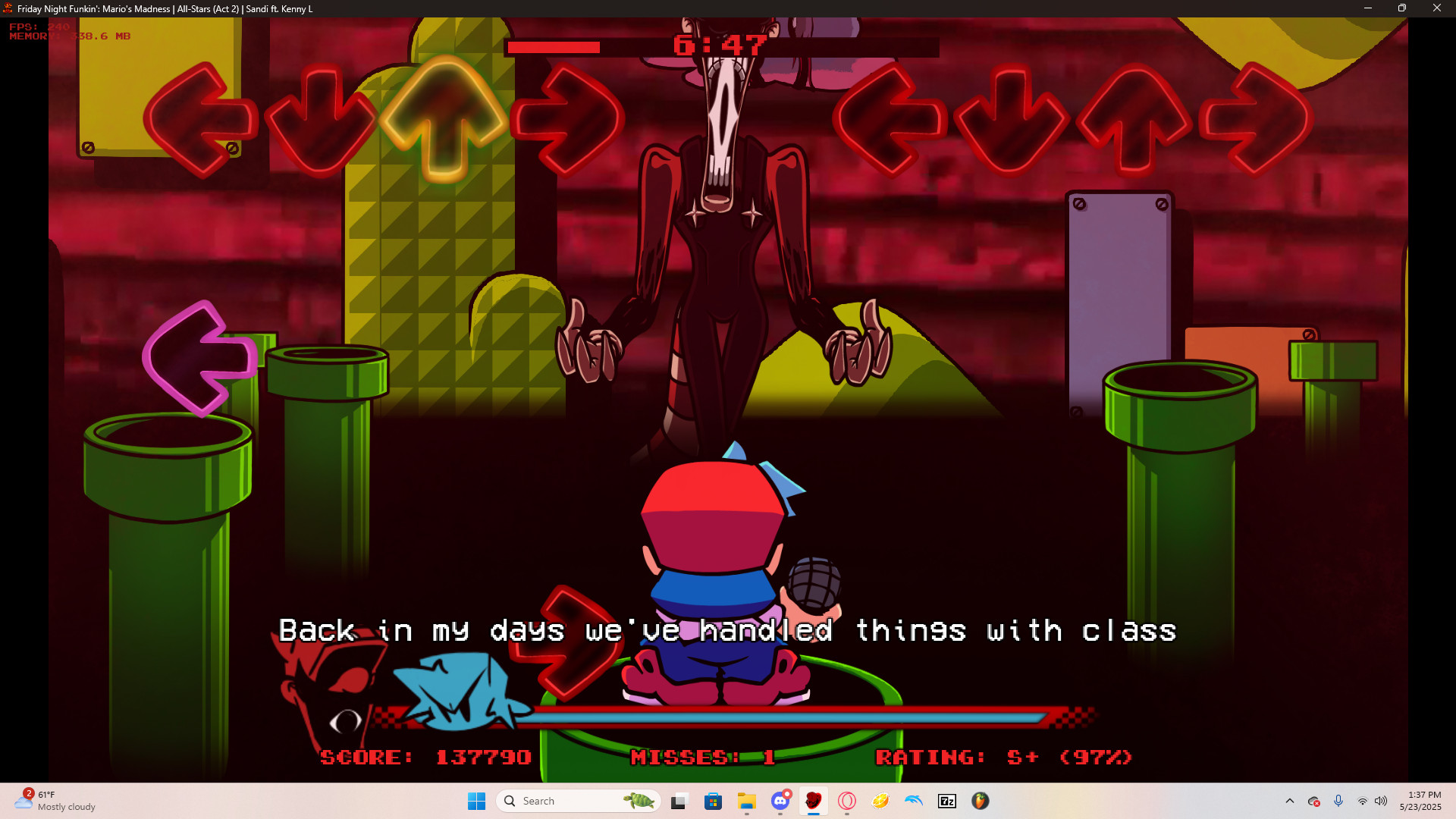The height and width of the screenshot is (819, 1456).
Task: Open the calendar flyout from the clock
Action: (1420, 801)
